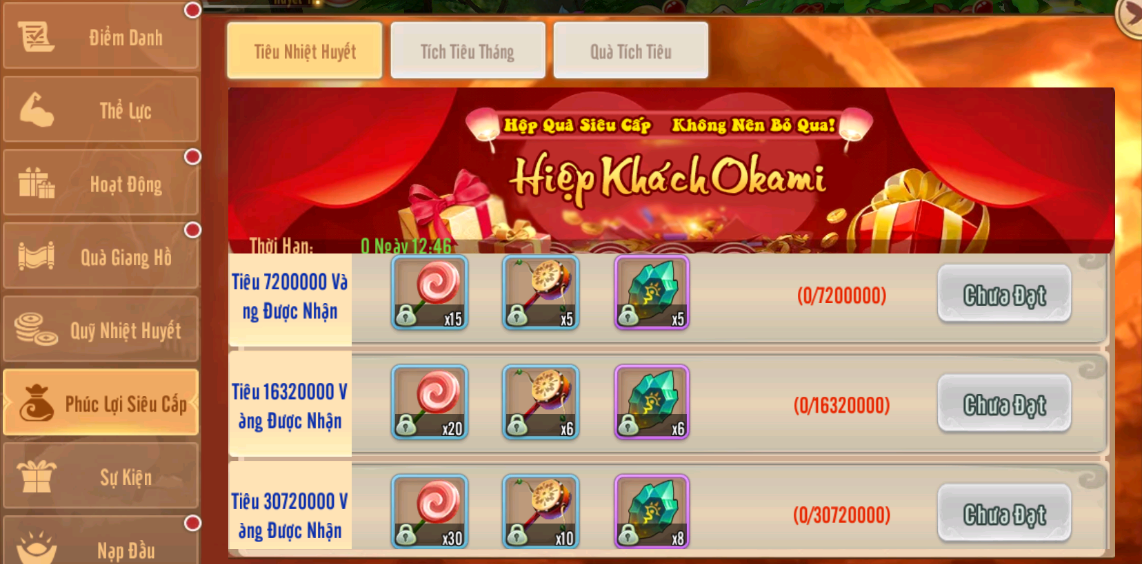
Task: Switch to Tích Tiêu Tháng tab
Action: coord(467,51)
